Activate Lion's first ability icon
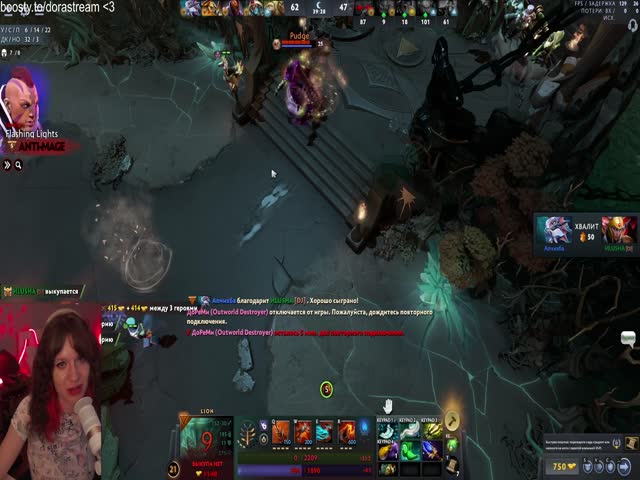This screenshot has height=480, width=640. [x=281, y=432]
